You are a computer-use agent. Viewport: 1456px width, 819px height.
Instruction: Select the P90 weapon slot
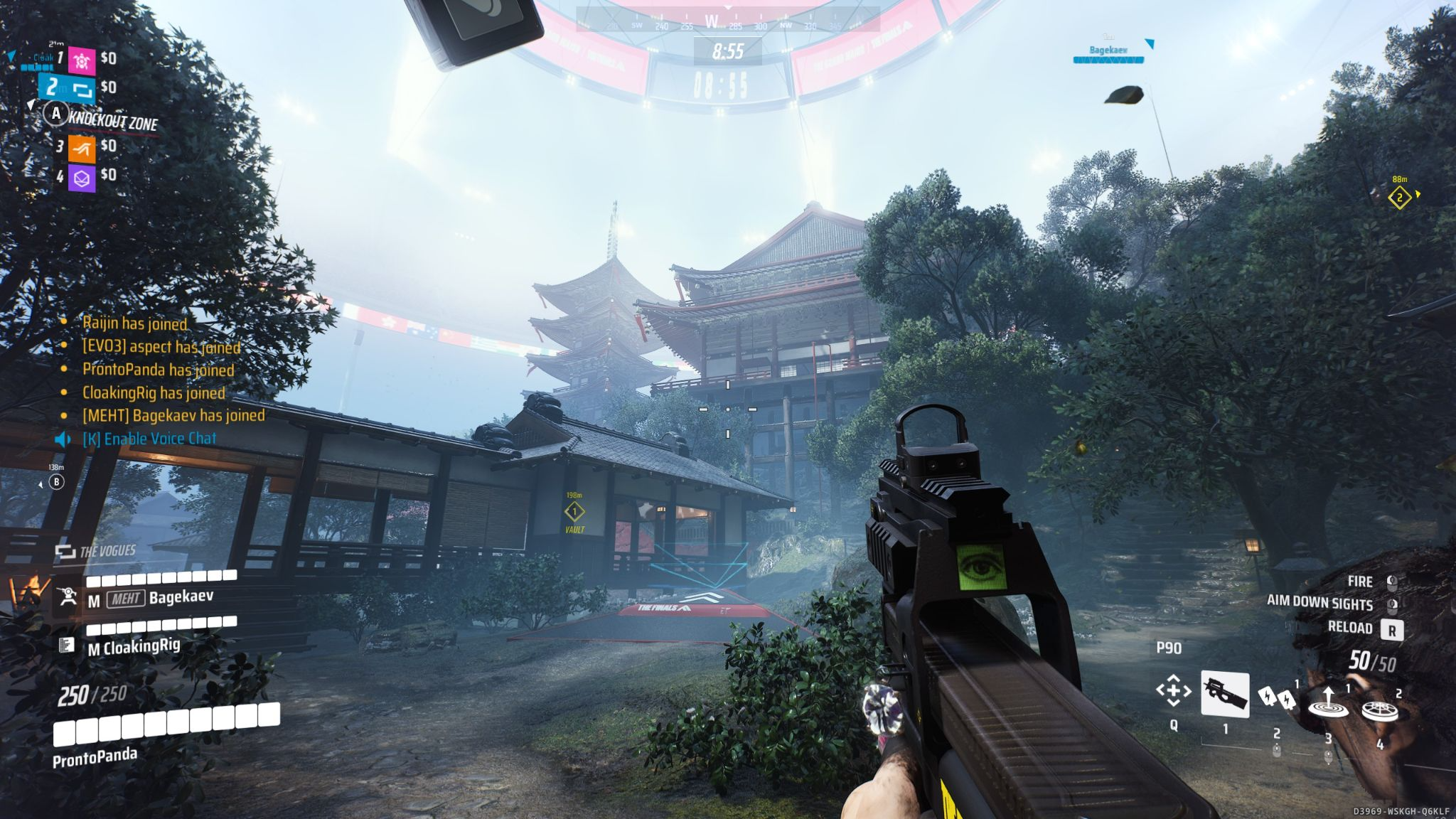[x=1224, y=693]
